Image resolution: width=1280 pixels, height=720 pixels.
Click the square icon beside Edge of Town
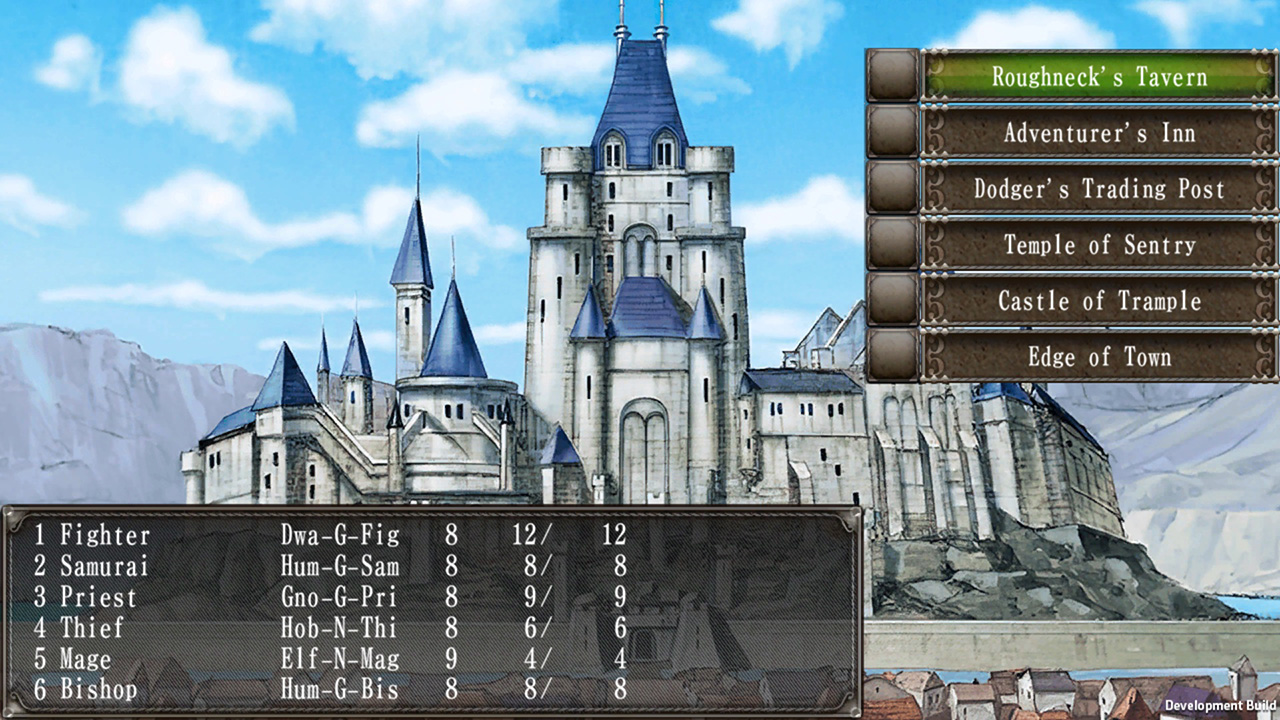(890, 357)
